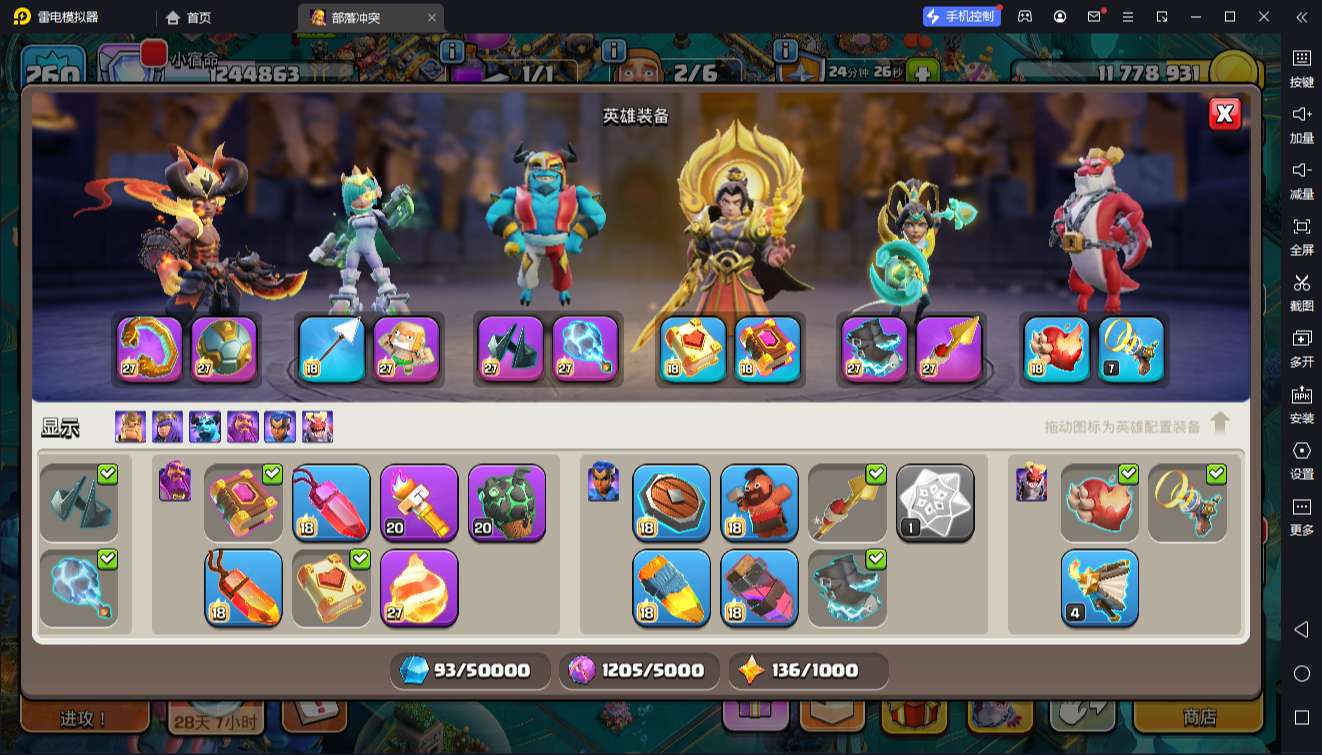Select the equipped Snake Bracelet slot
Viewport: 1322px width, 755px height.
(x=150, y=349)
